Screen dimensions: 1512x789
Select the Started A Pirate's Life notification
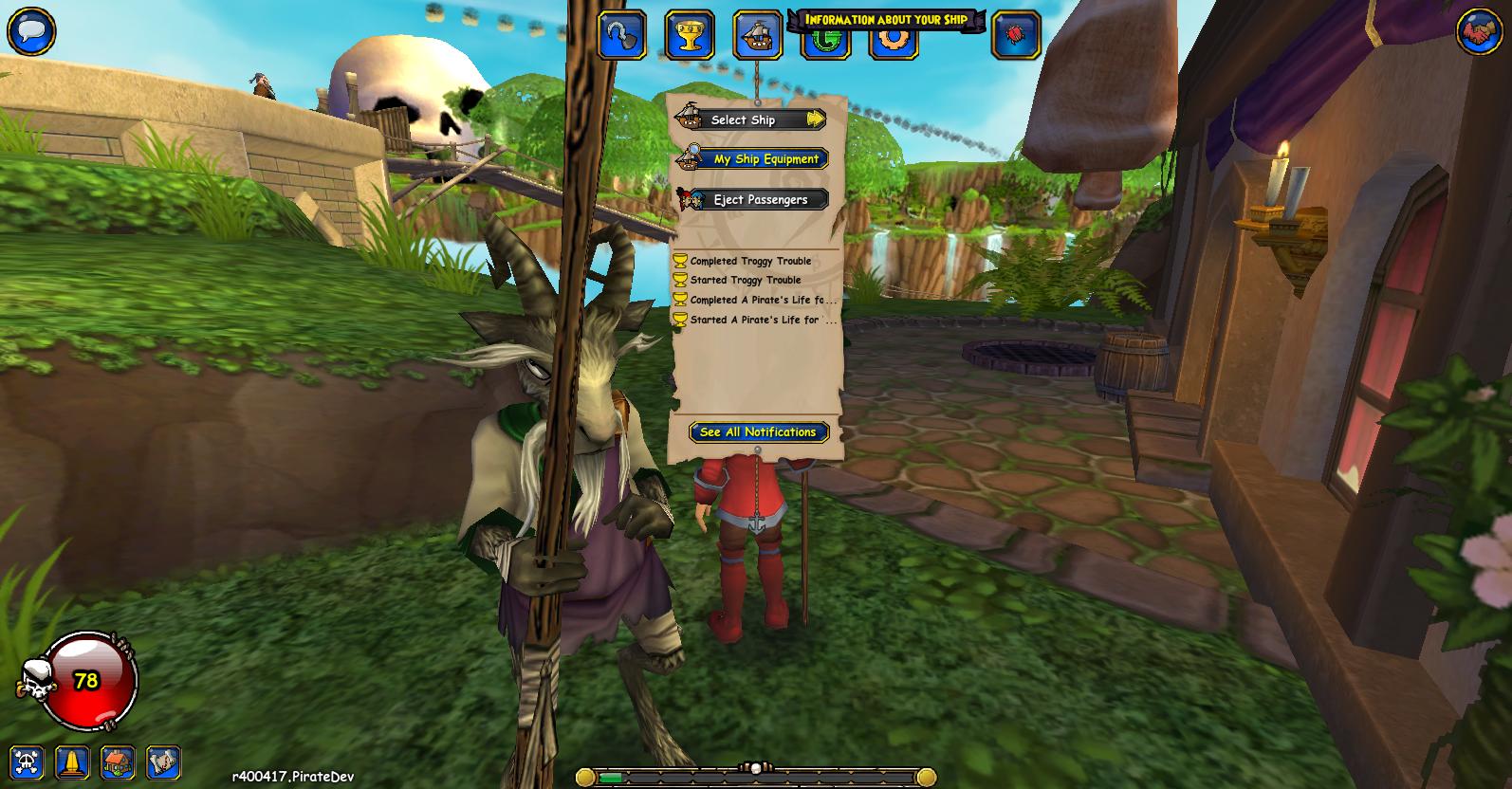pos(762,320)
